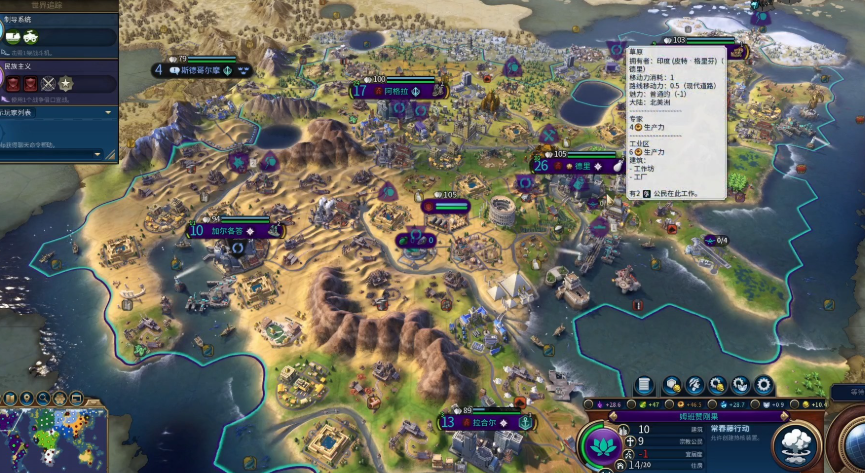Select the purchase tile hex-with-coin button
Viewport: 865px width, 473px height.
pyautogui.click(x=672, y=384)
